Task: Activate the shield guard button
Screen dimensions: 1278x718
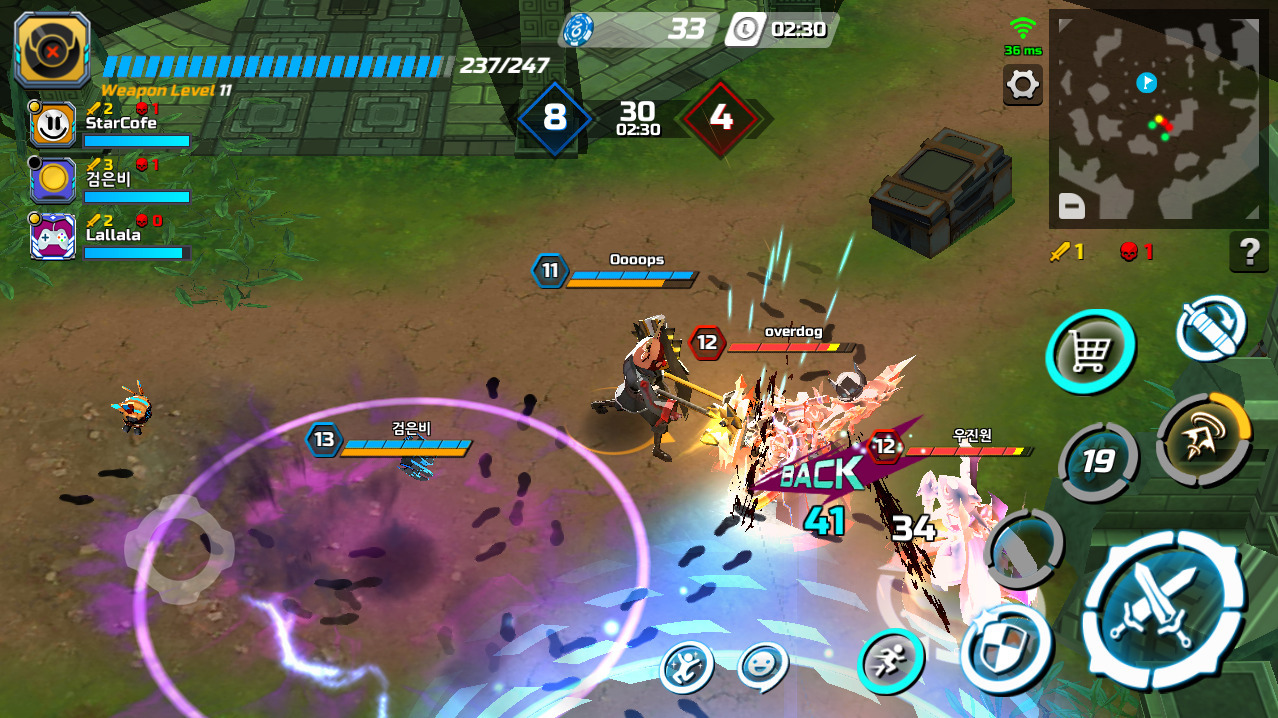Action: click(1006, 648)
